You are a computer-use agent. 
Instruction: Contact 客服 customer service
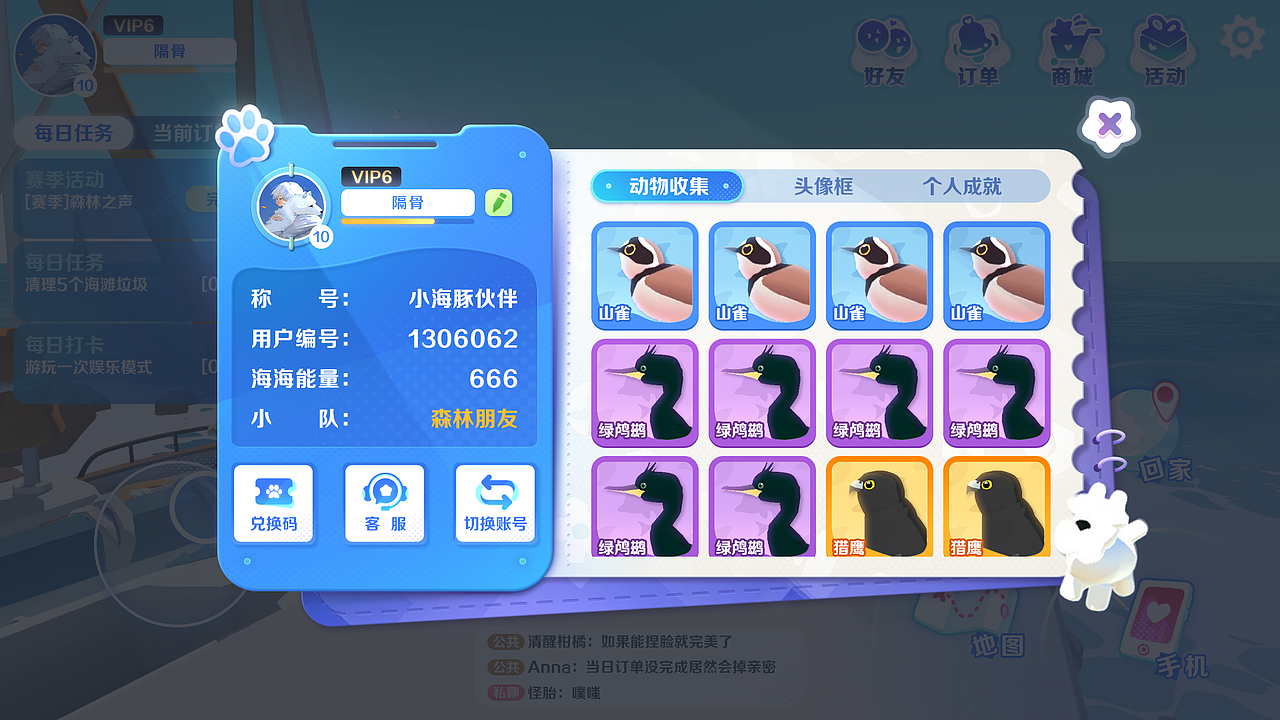[x=384, y=504]
